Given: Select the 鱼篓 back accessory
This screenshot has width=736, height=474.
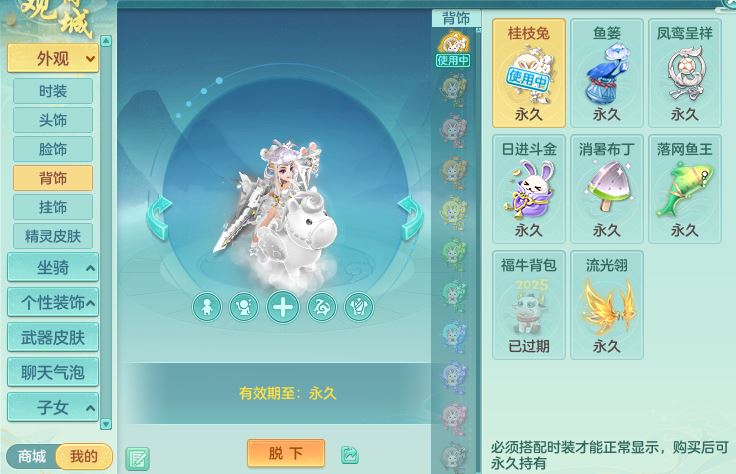Looking at the screenshot, I should tap(607, 72).
